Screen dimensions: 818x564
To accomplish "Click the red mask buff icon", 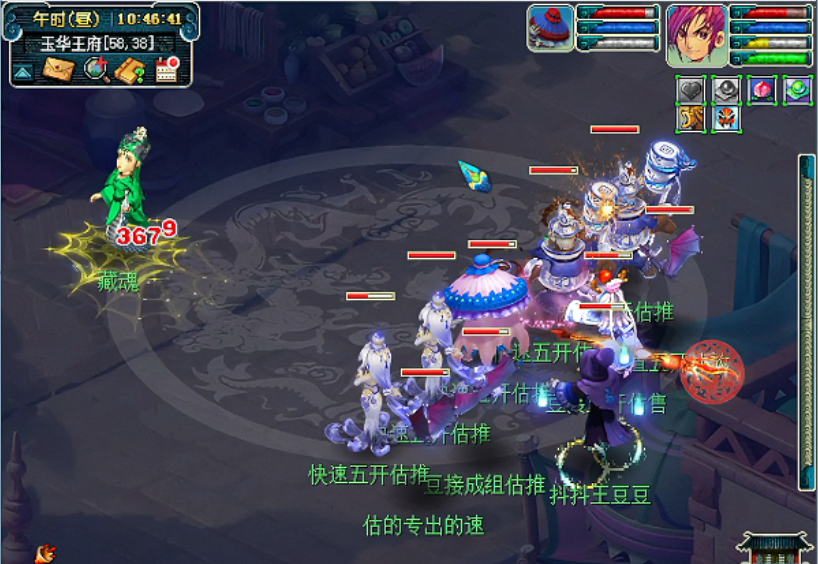I will 726,119.
